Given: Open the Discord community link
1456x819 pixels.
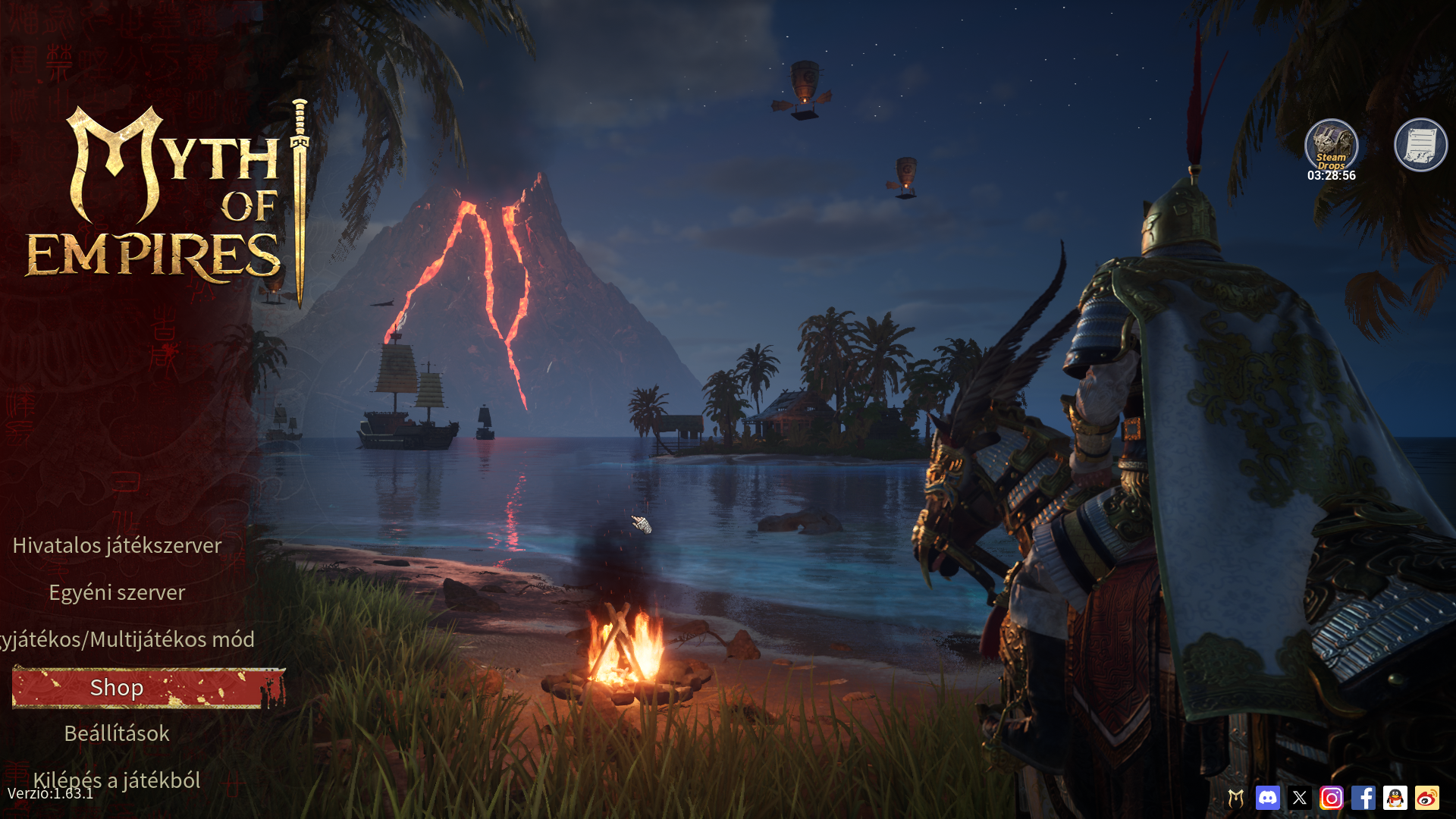Looking at the screenshot, I should pyautogui.click(x=1268, y=798).
